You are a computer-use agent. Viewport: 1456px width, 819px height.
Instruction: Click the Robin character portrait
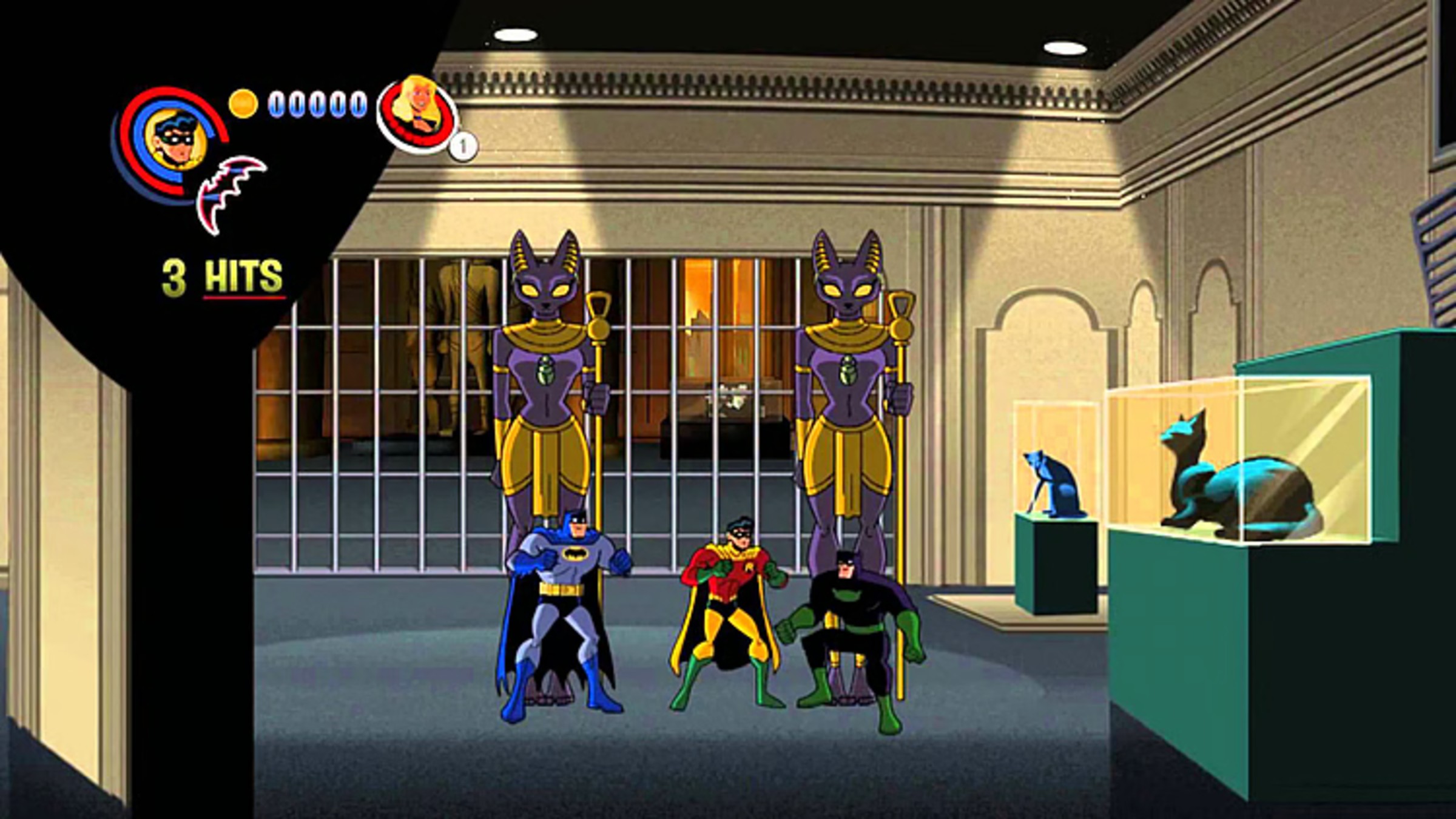[175, 141]
